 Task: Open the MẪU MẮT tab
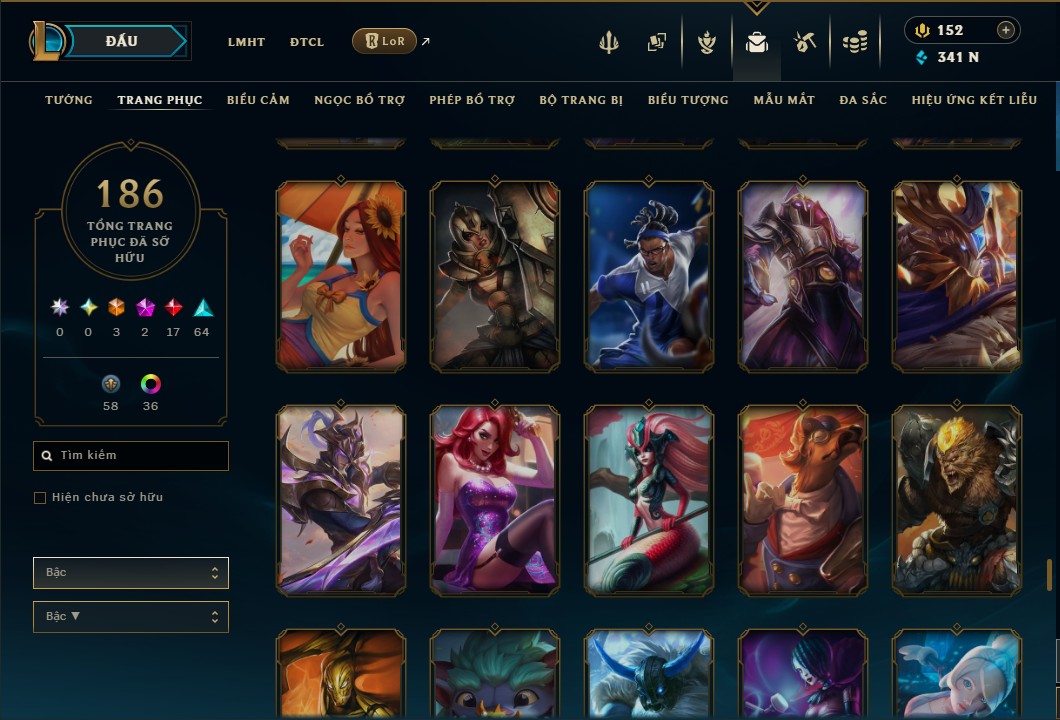click(x=784, y=100)
